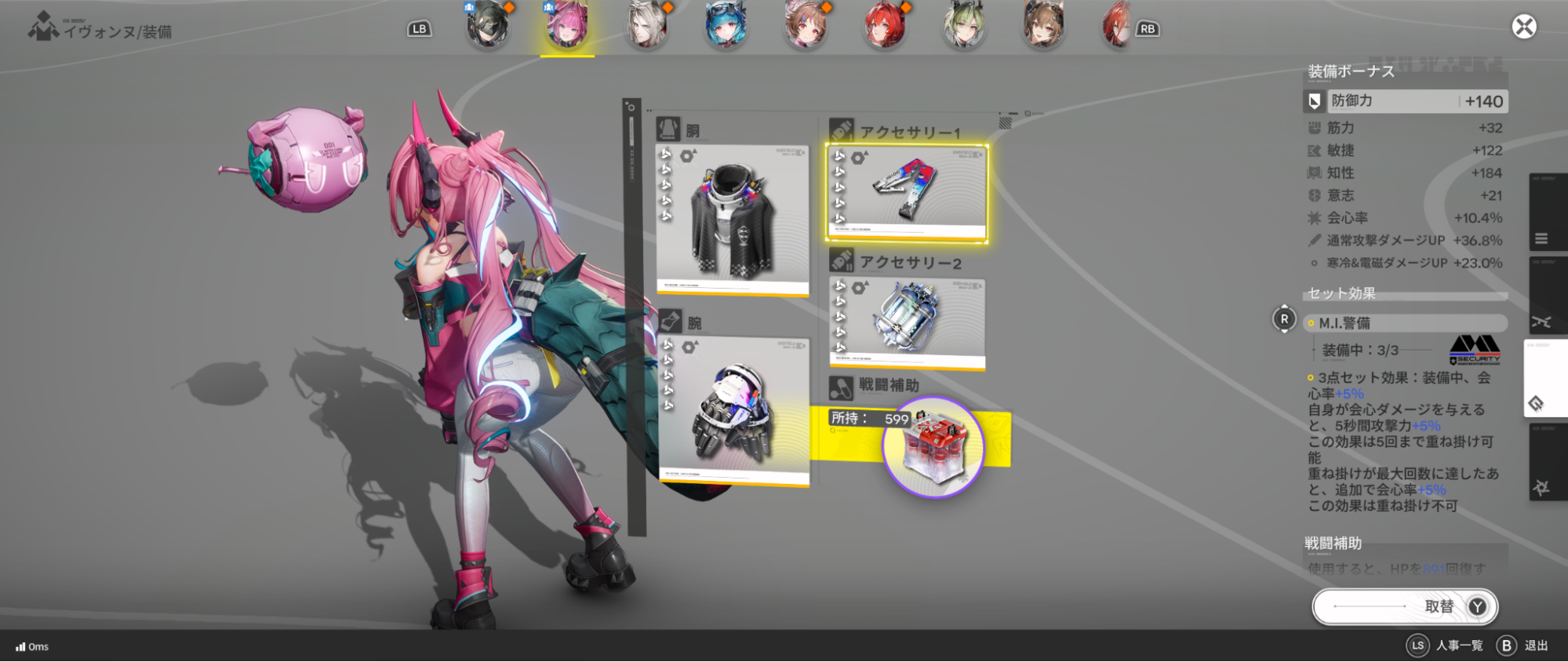Select the body armor jacket slot
The height and width of the screenshot is (662, 1568).
tap(733, 220)
